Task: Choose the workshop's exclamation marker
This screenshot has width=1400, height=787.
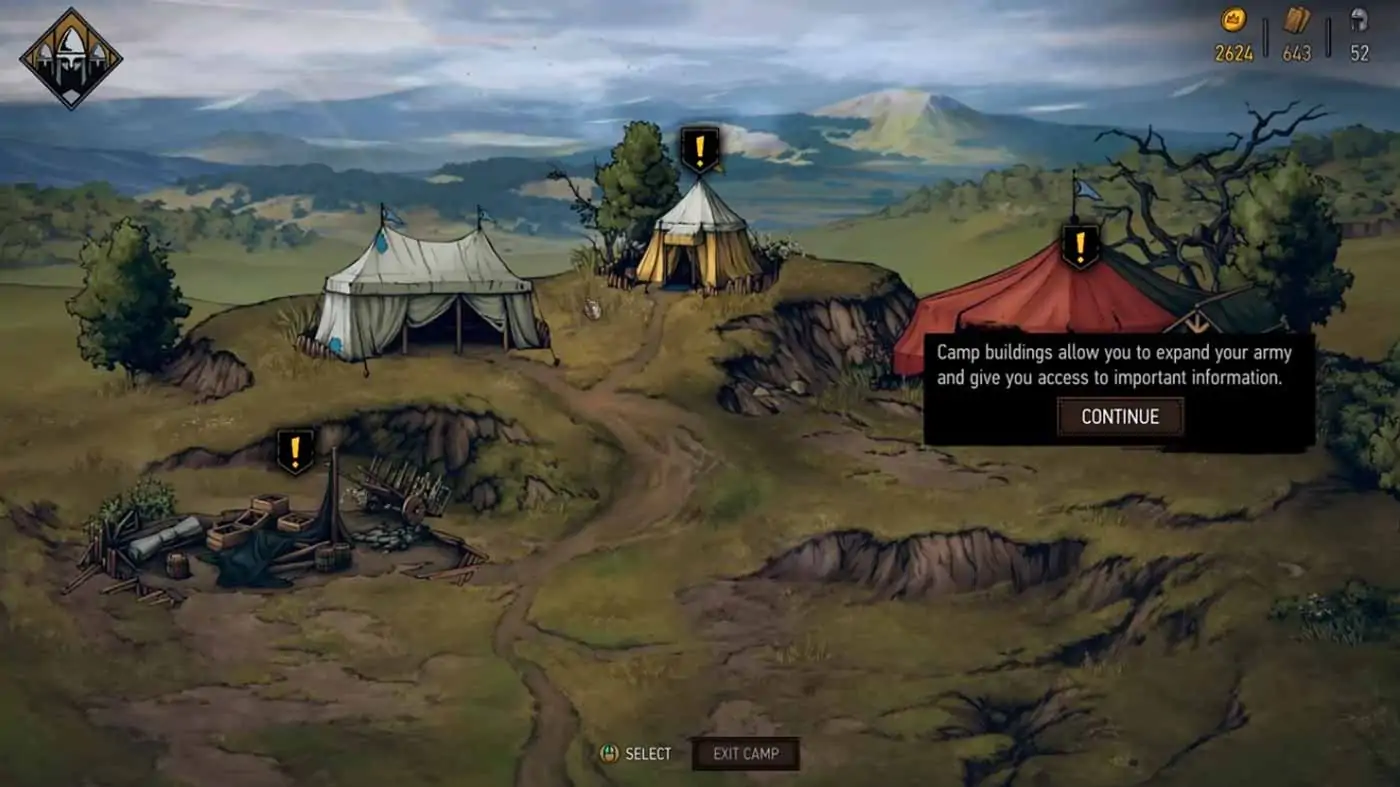Action: click(295, 451)
